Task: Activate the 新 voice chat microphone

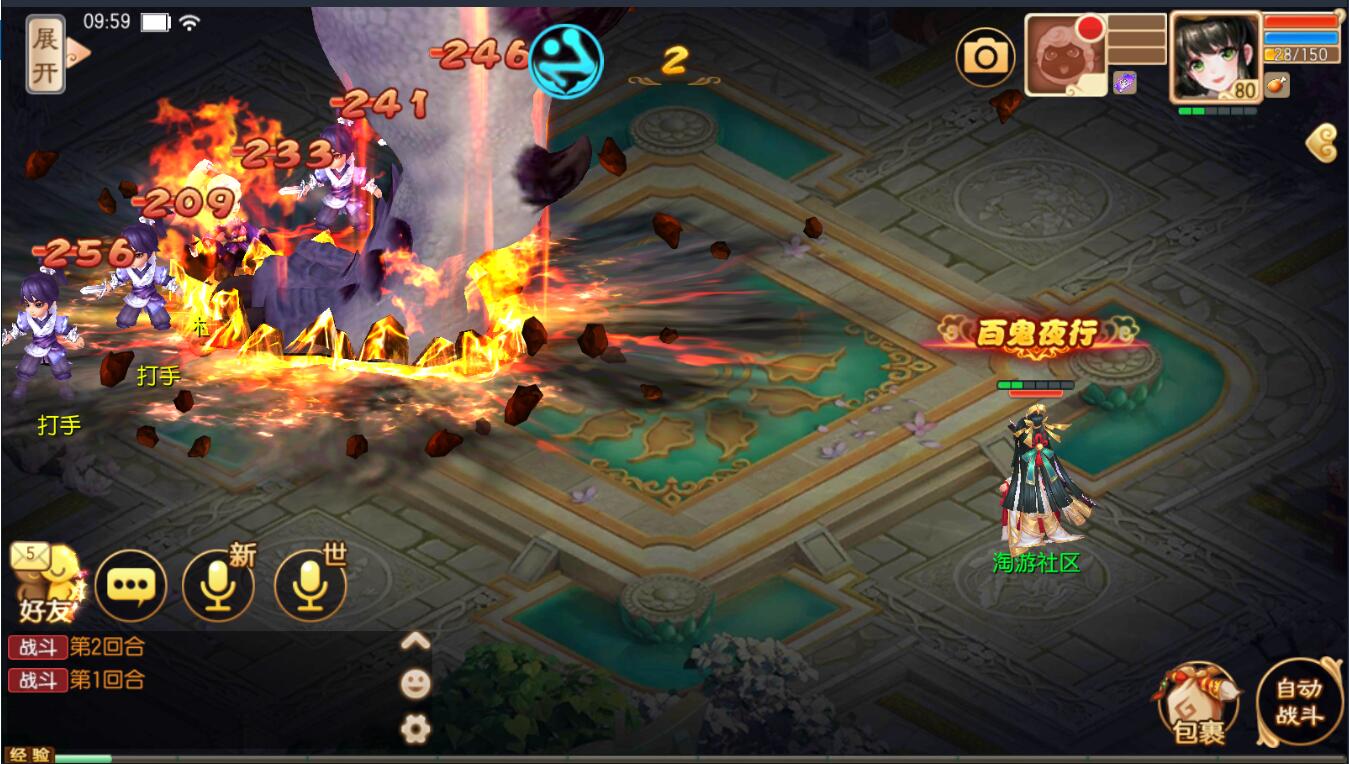Action: click(x=218, y=586)
